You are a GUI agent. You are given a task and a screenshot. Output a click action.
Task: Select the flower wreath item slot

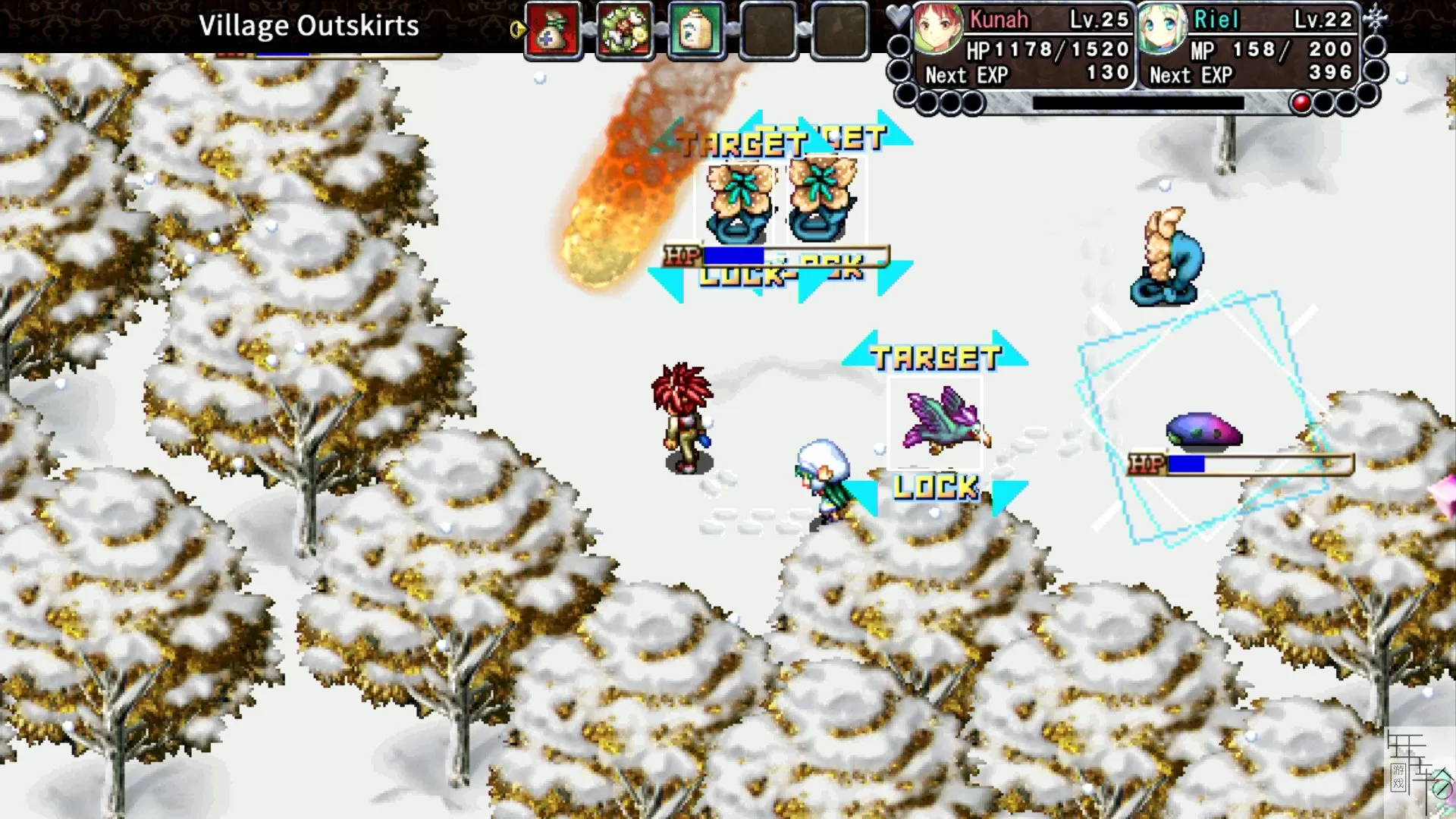point(624,31)
